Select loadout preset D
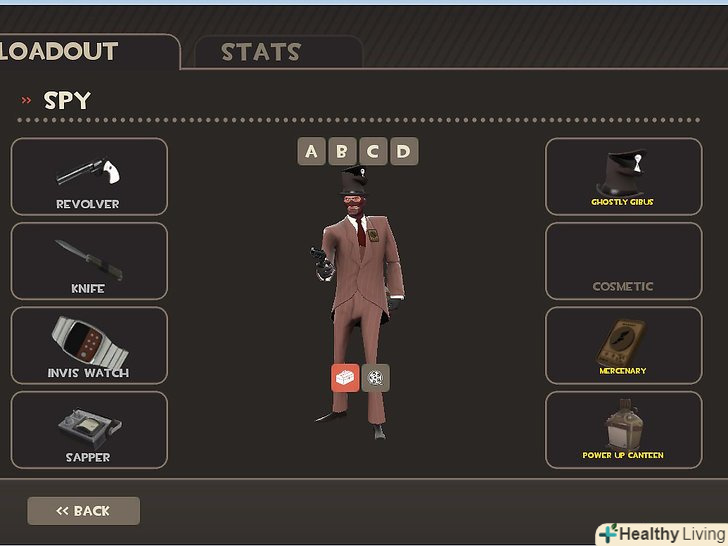The height and width of the screenshot is (546, 728). tap(403, 152)
